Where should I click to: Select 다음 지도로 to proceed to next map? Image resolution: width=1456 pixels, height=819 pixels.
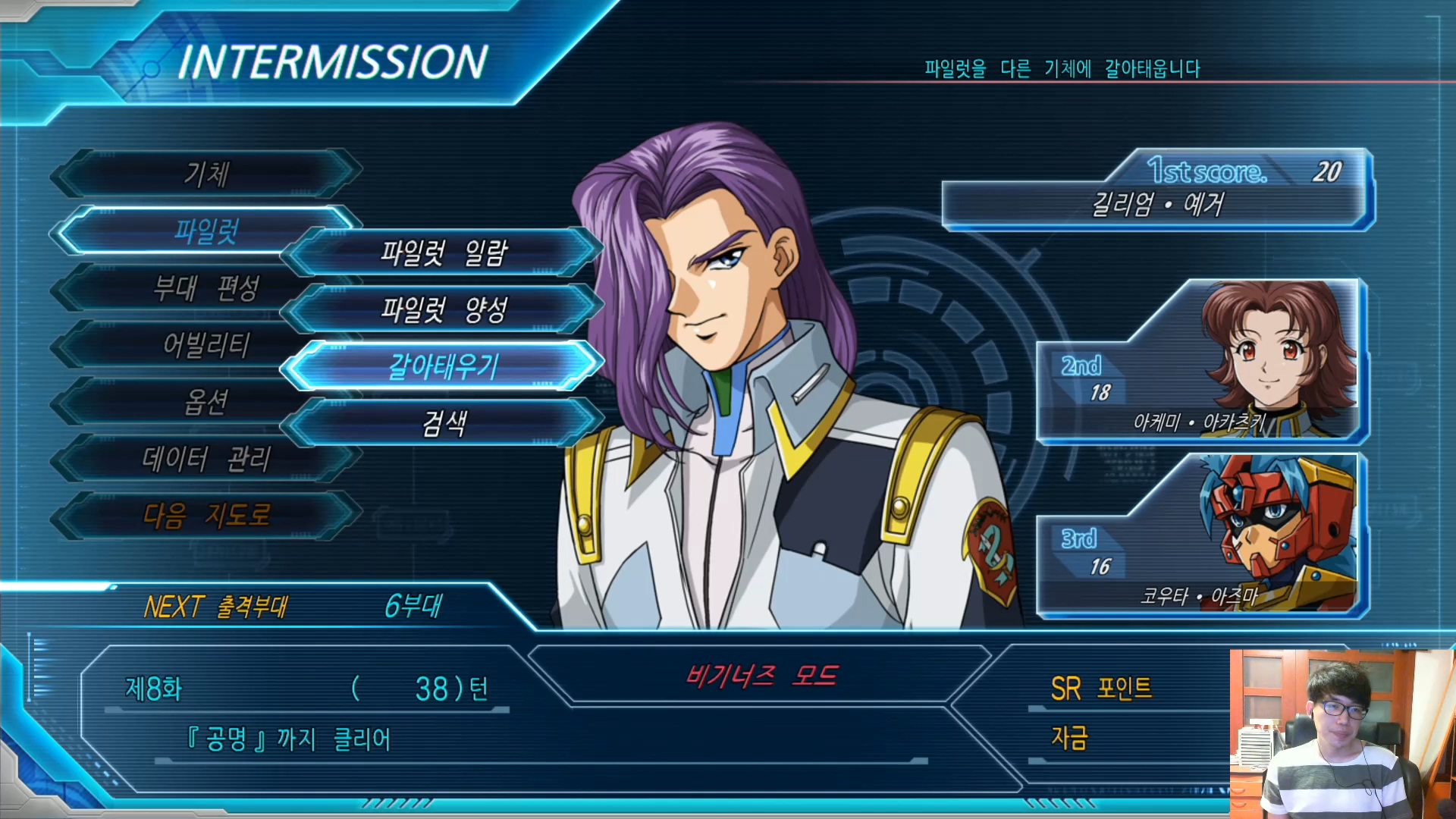[x=206, y=516]
